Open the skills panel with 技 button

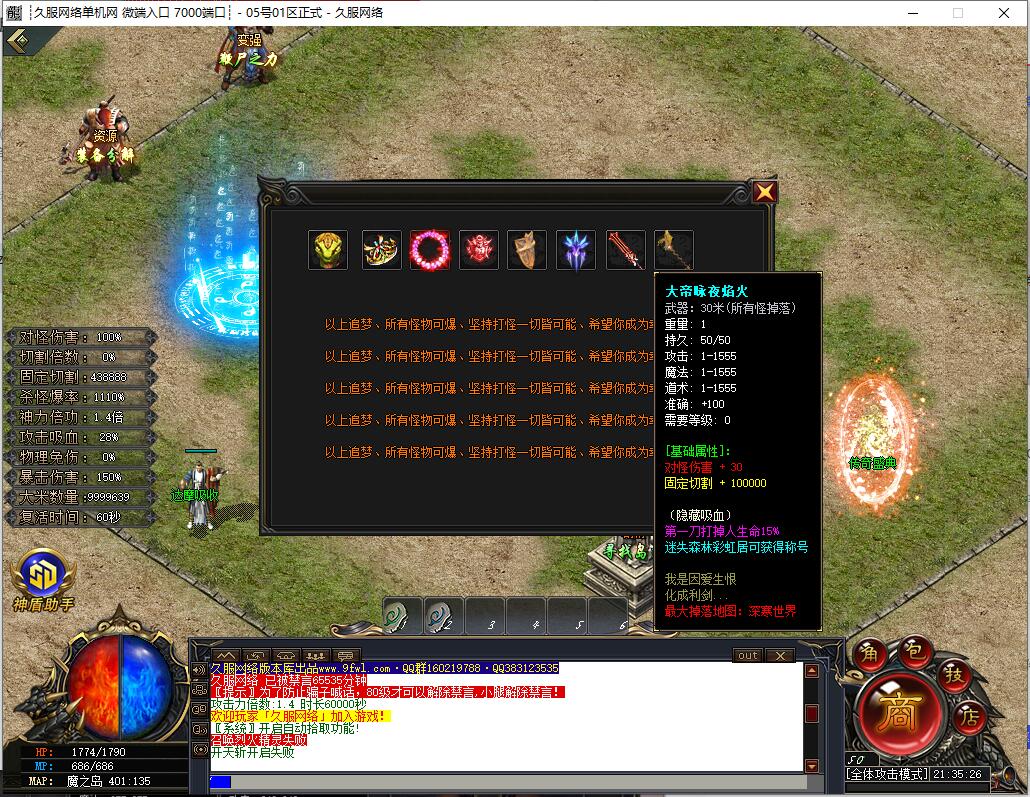click(x=954, y=674)
